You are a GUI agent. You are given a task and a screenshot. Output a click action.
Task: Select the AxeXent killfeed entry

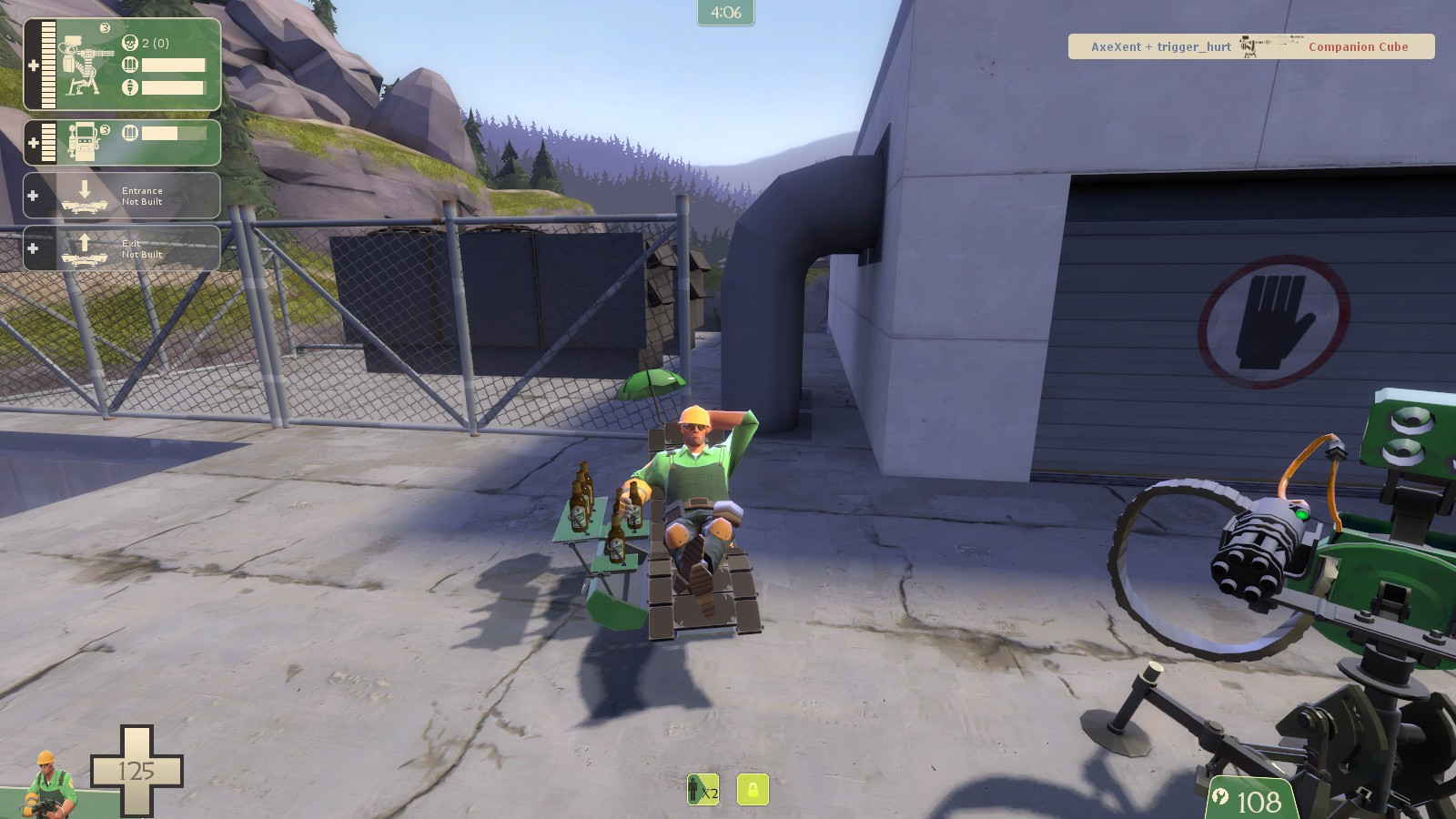pos(1117,46)
